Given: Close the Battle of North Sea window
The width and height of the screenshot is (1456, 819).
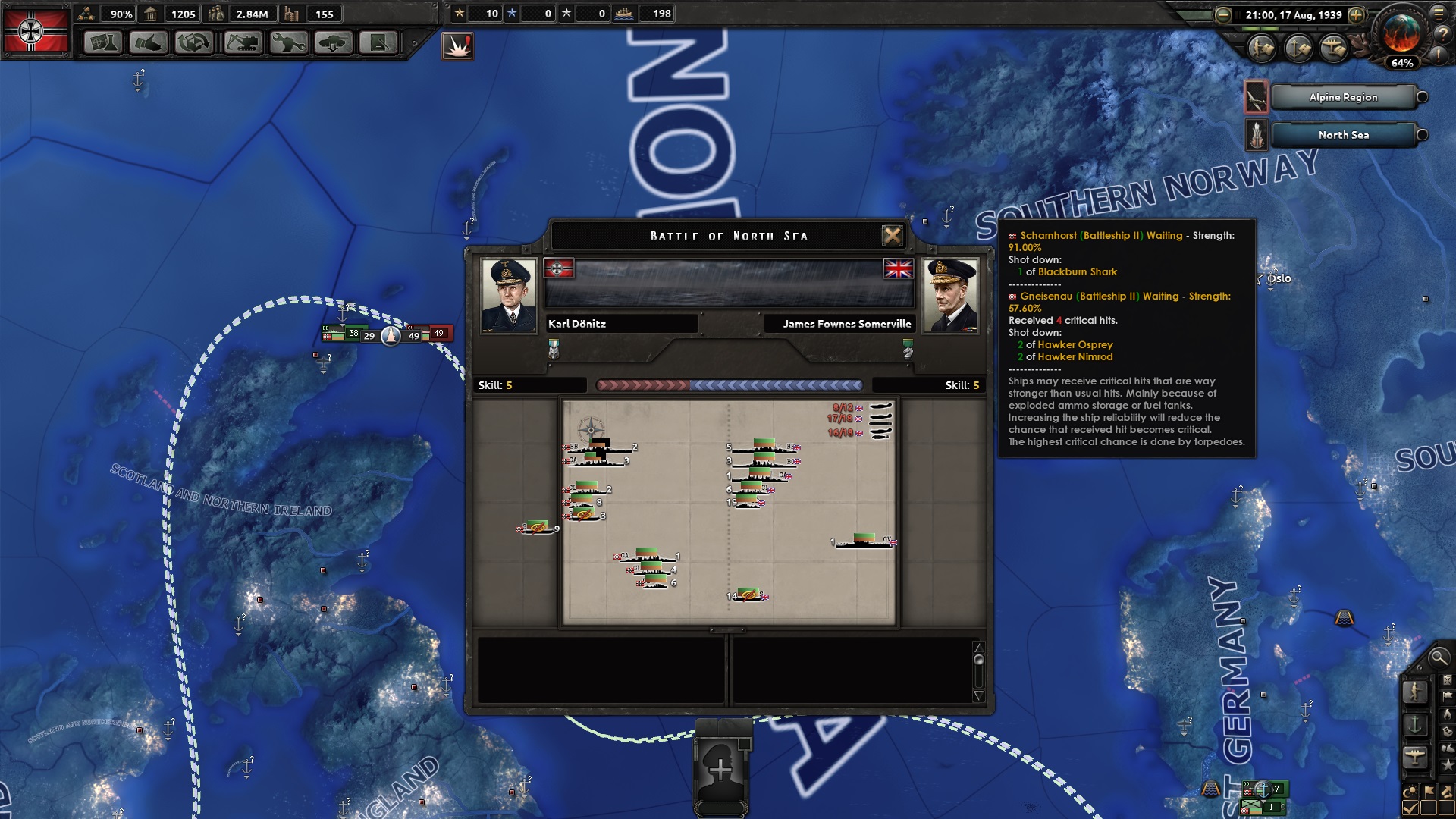Looking at the screenshot, I should tap(893, 236).
